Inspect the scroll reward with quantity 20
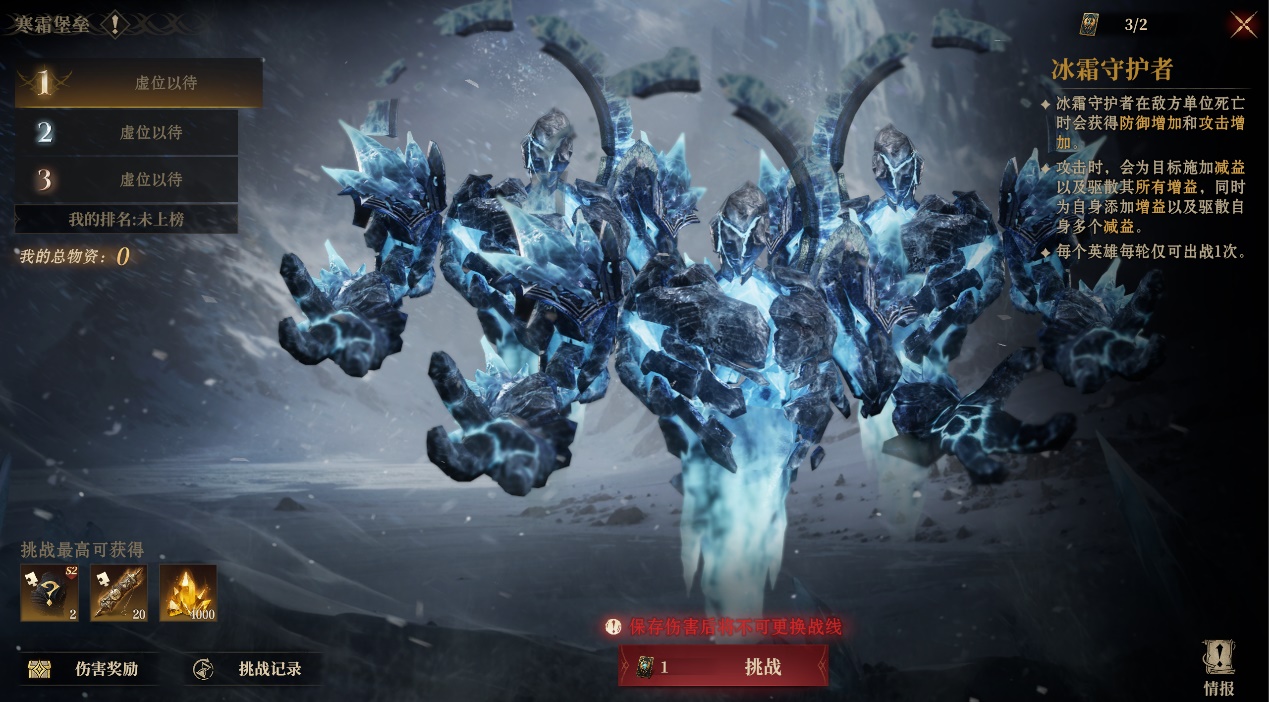 pyautogui.click(x=119, y=593)
